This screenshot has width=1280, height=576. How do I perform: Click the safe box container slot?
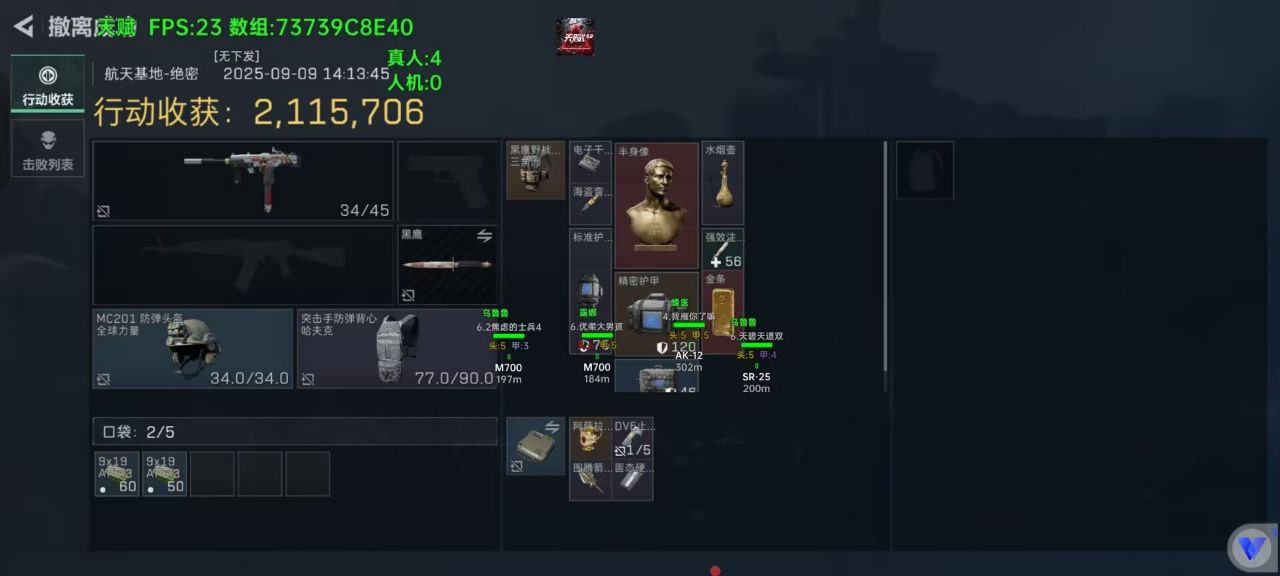point(535,446)
